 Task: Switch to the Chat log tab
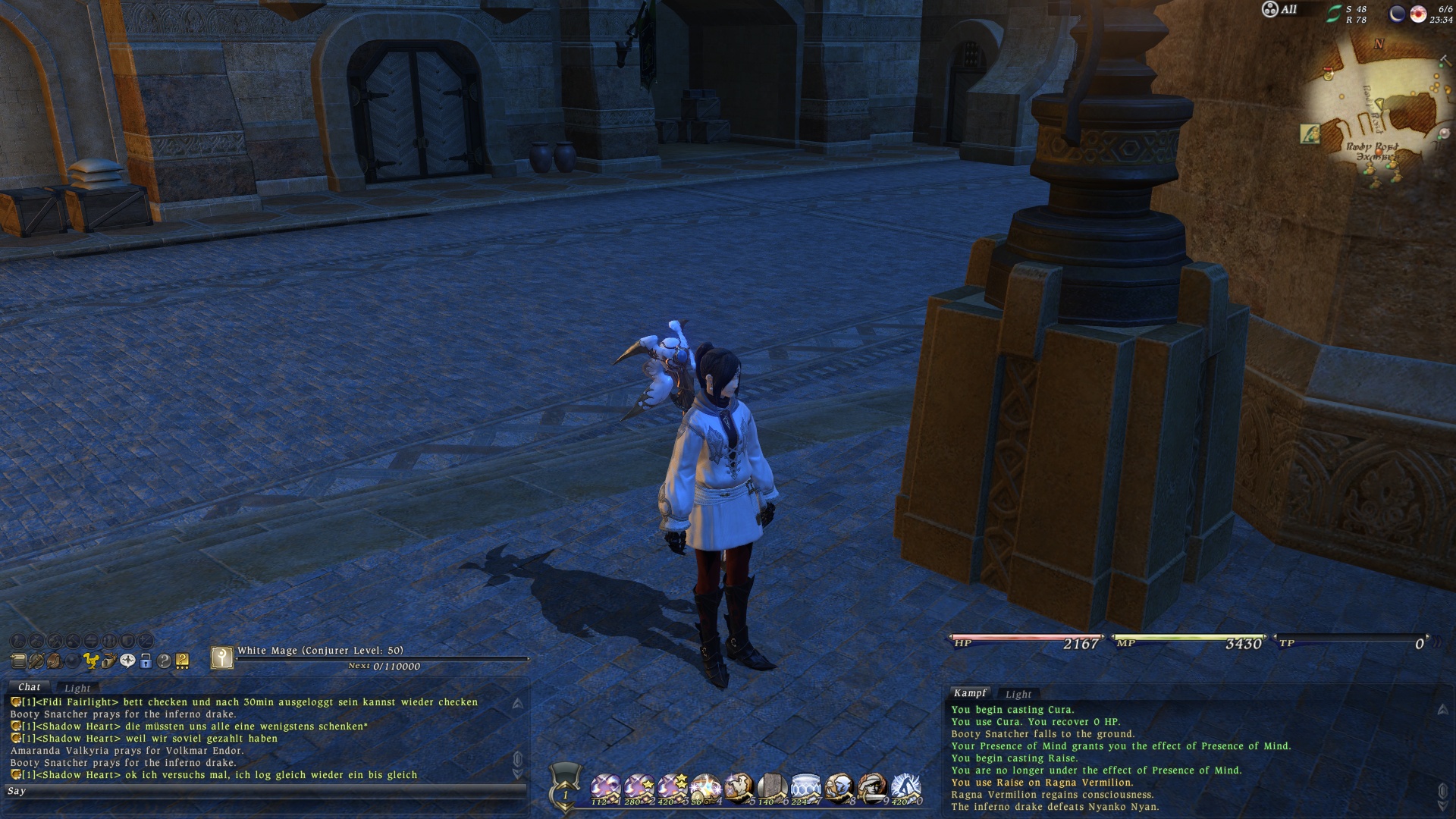point(29,687)
